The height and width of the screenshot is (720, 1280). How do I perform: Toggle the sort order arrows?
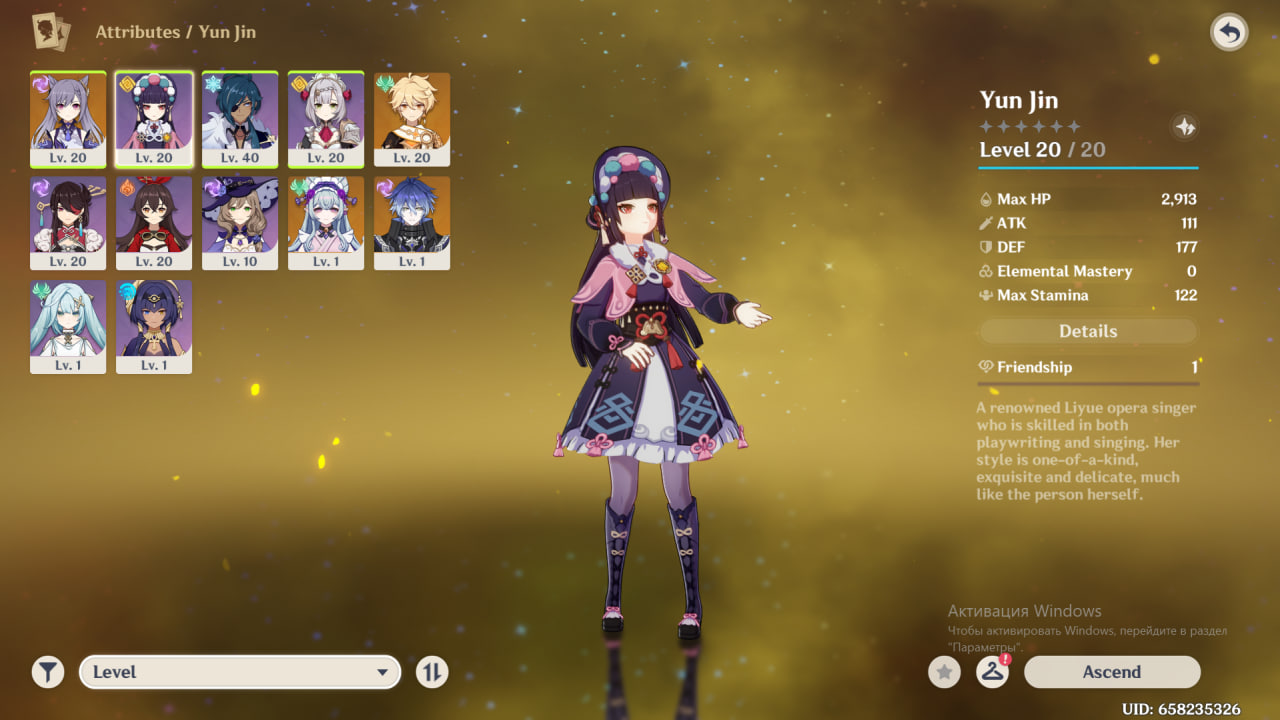pos(432,672)
